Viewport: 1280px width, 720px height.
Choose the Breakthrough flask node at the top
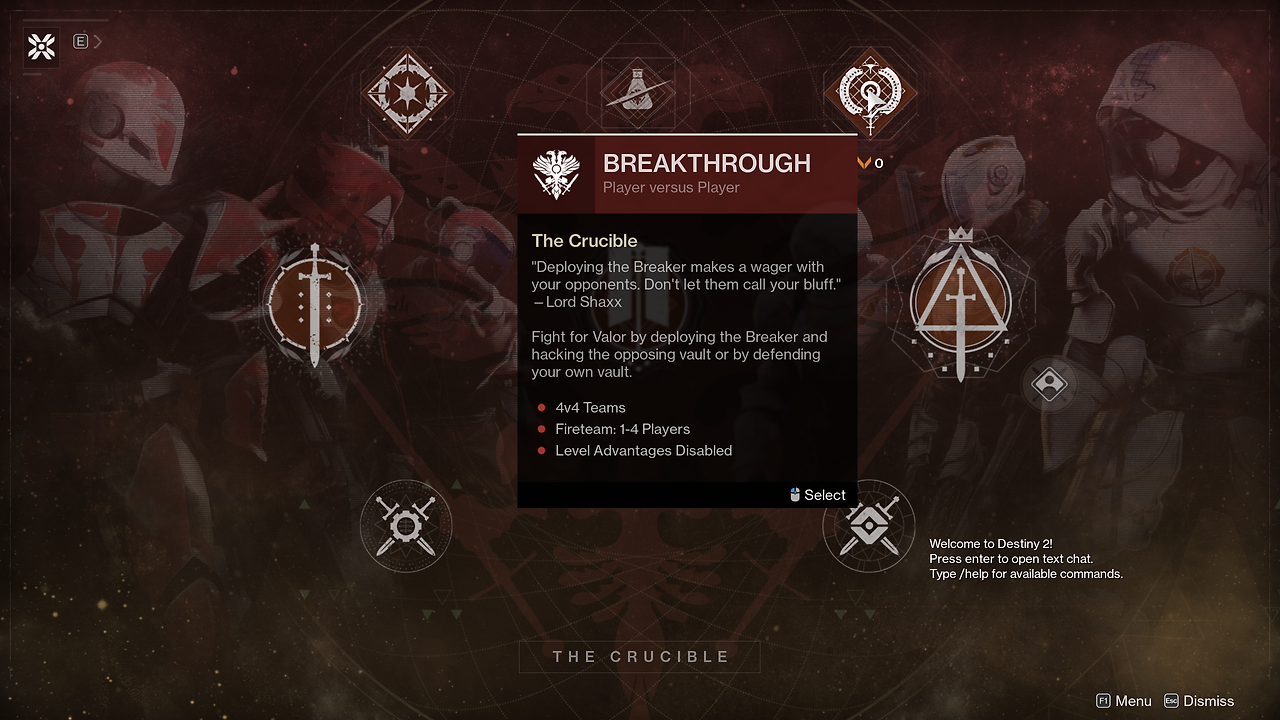[x=638, y=92]
